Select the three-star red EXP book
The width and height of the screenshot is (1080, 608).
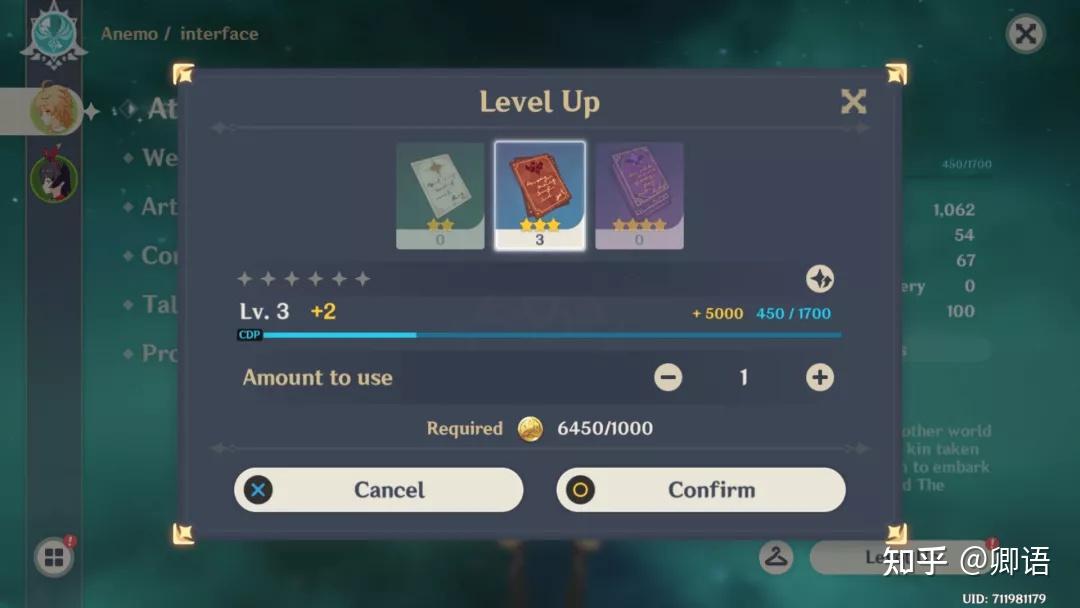(x=540, y=195)
